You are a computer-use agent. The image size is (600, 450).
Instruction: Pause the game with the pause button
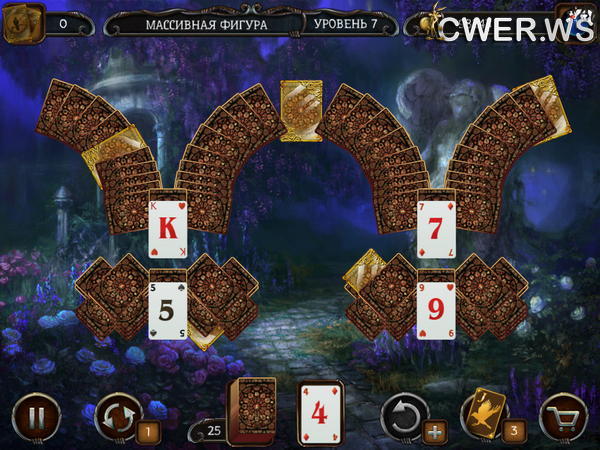coord(36,416)
